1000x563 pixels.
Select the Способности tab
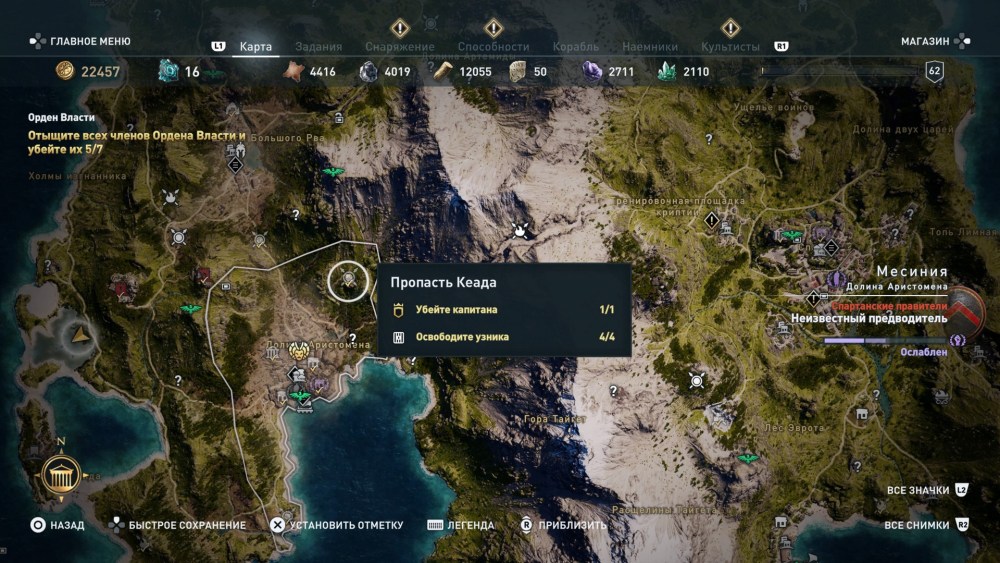tap(493, 46)
